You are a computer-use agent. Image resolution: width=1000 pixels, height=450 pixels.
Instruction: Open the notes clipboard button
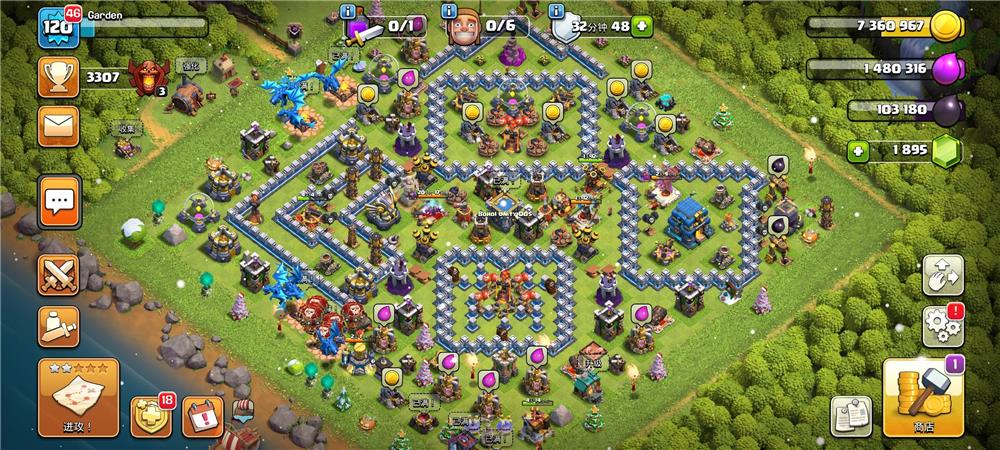click(x=851, y=414)
